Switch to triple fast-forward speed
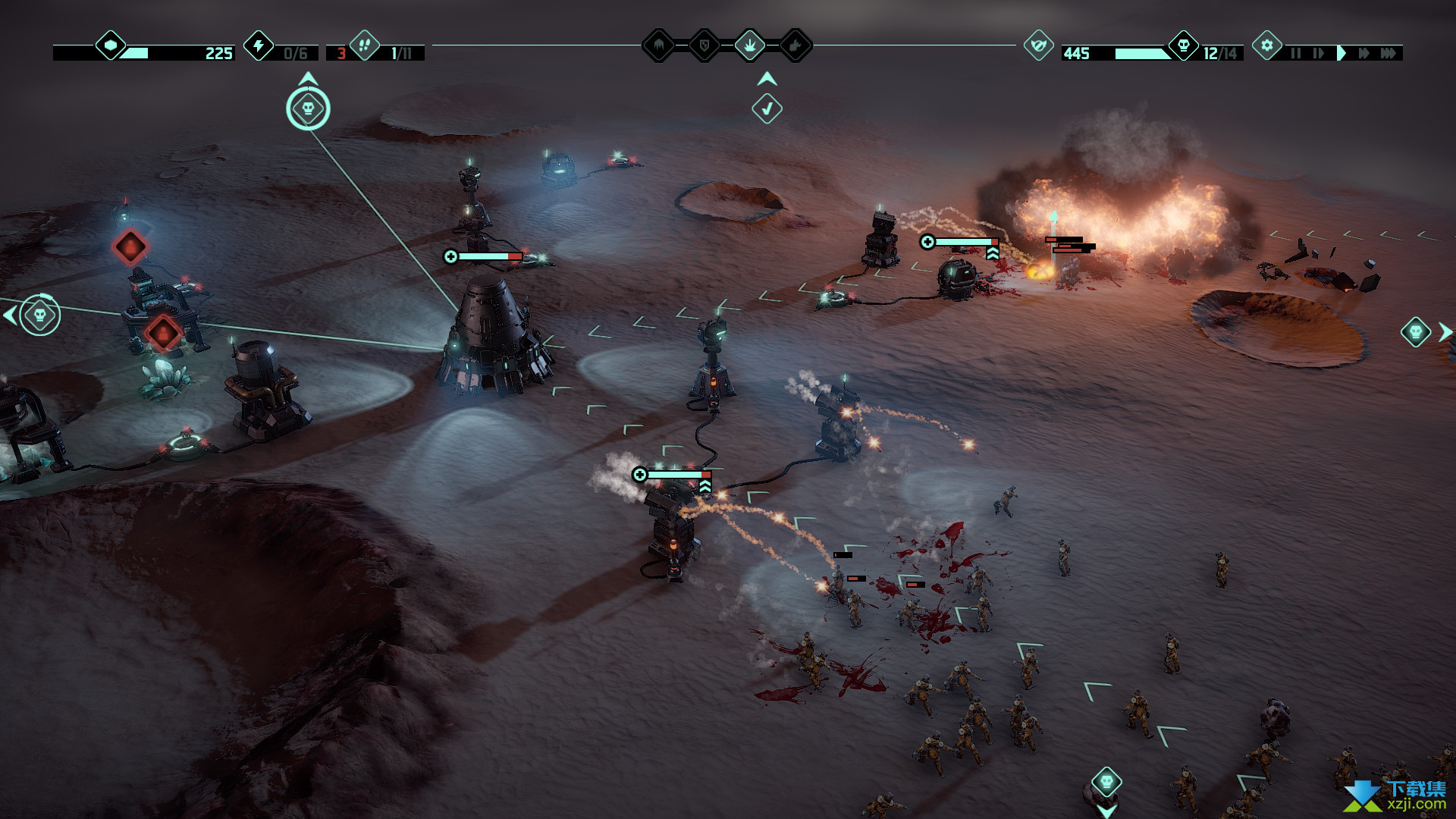Screen dimensions: 1456x819 tap(1389, 53)
